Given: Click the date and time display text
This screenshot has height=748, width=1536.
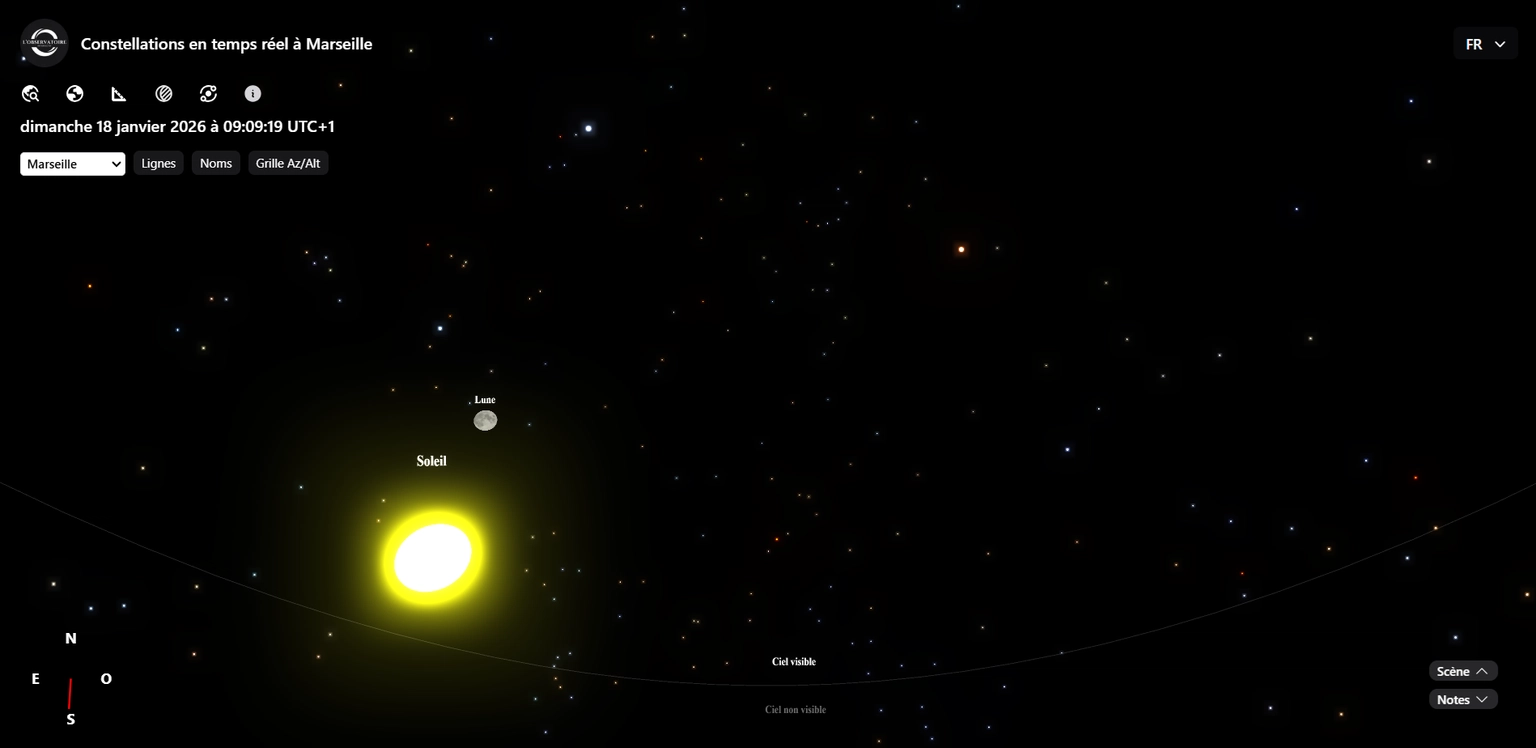Looking at the screenshot, I should click(178, 126).
